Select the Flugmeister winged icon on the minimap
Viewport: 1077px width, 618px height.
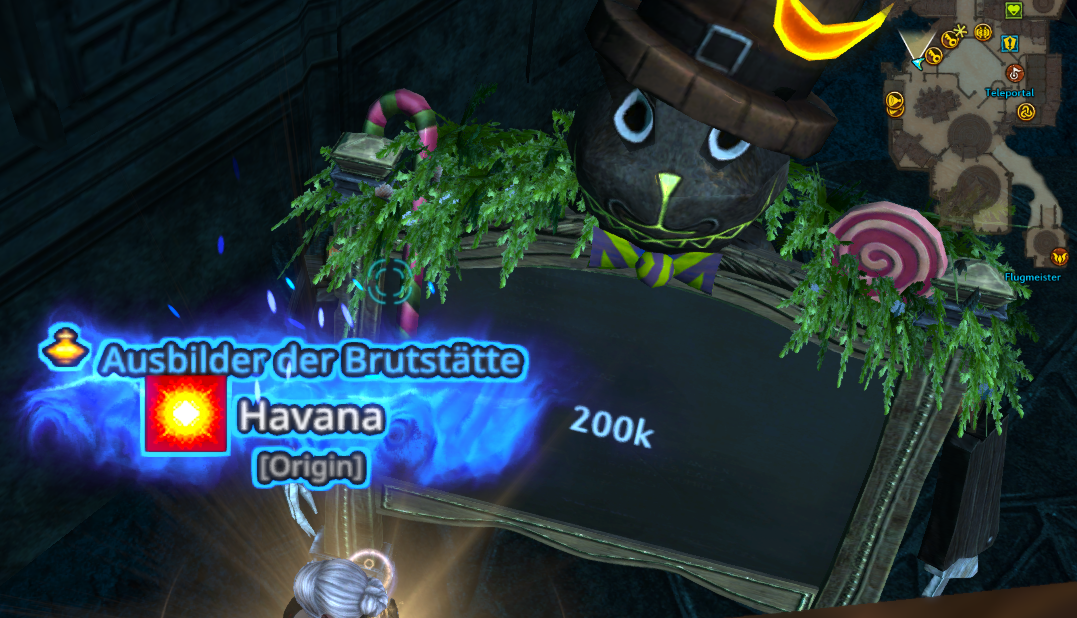pos(1059,258)
